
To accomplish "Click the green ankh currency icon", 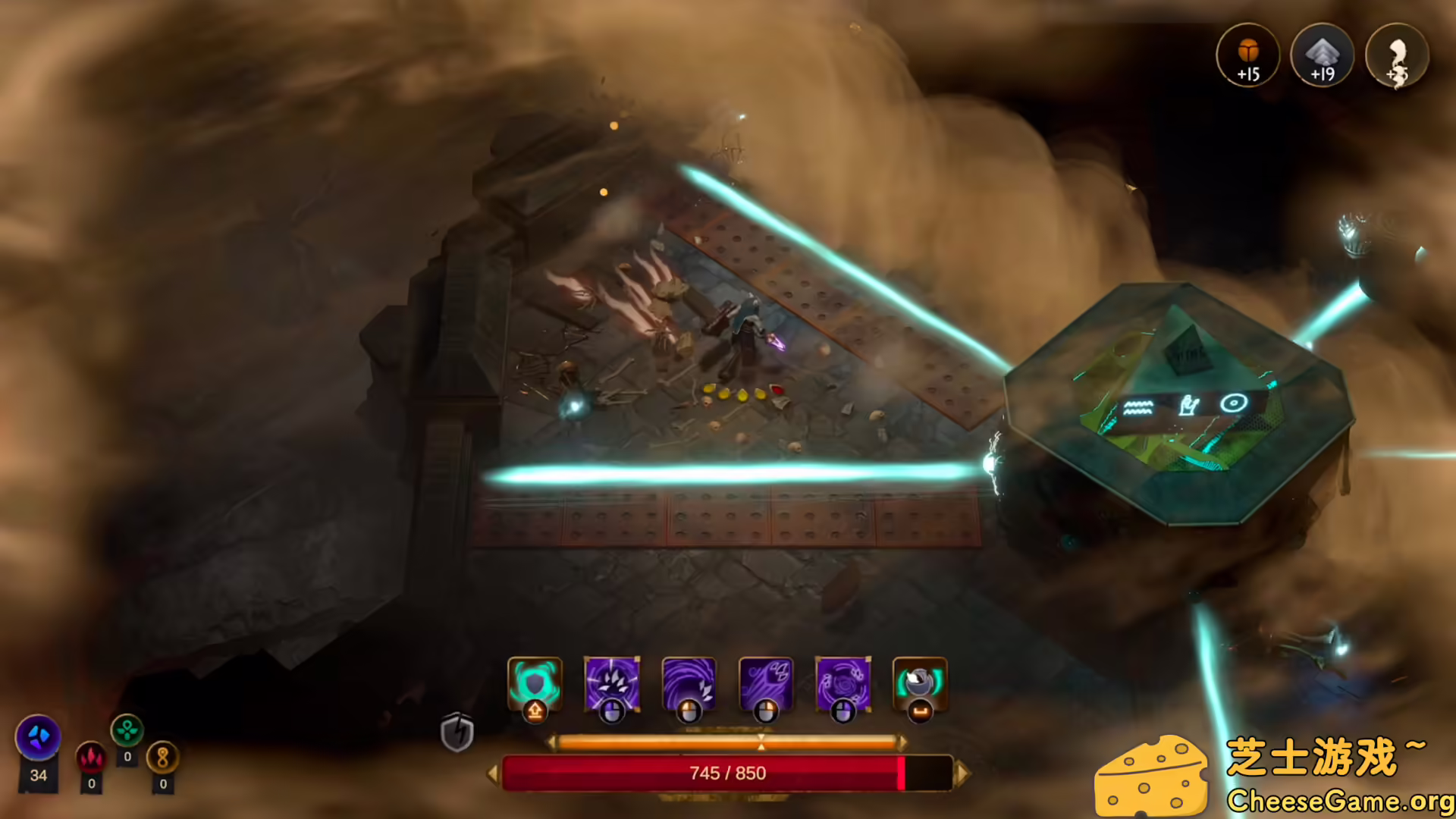I will [x=127, y=731].
